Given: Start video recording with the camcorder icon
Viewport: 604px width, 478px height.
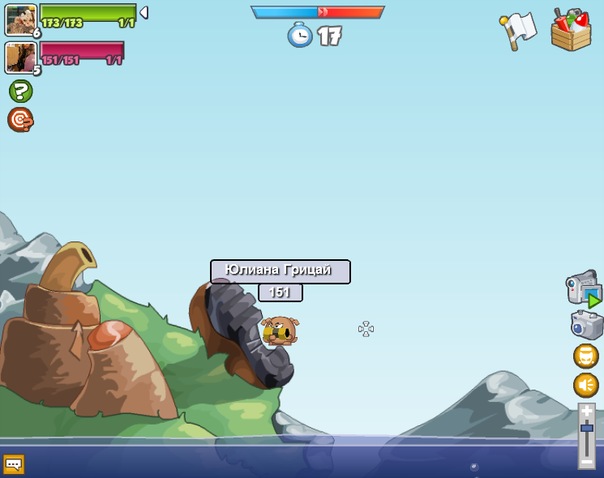Looking at the screenshot, I should pyautogui.click(x=583, y=290).
